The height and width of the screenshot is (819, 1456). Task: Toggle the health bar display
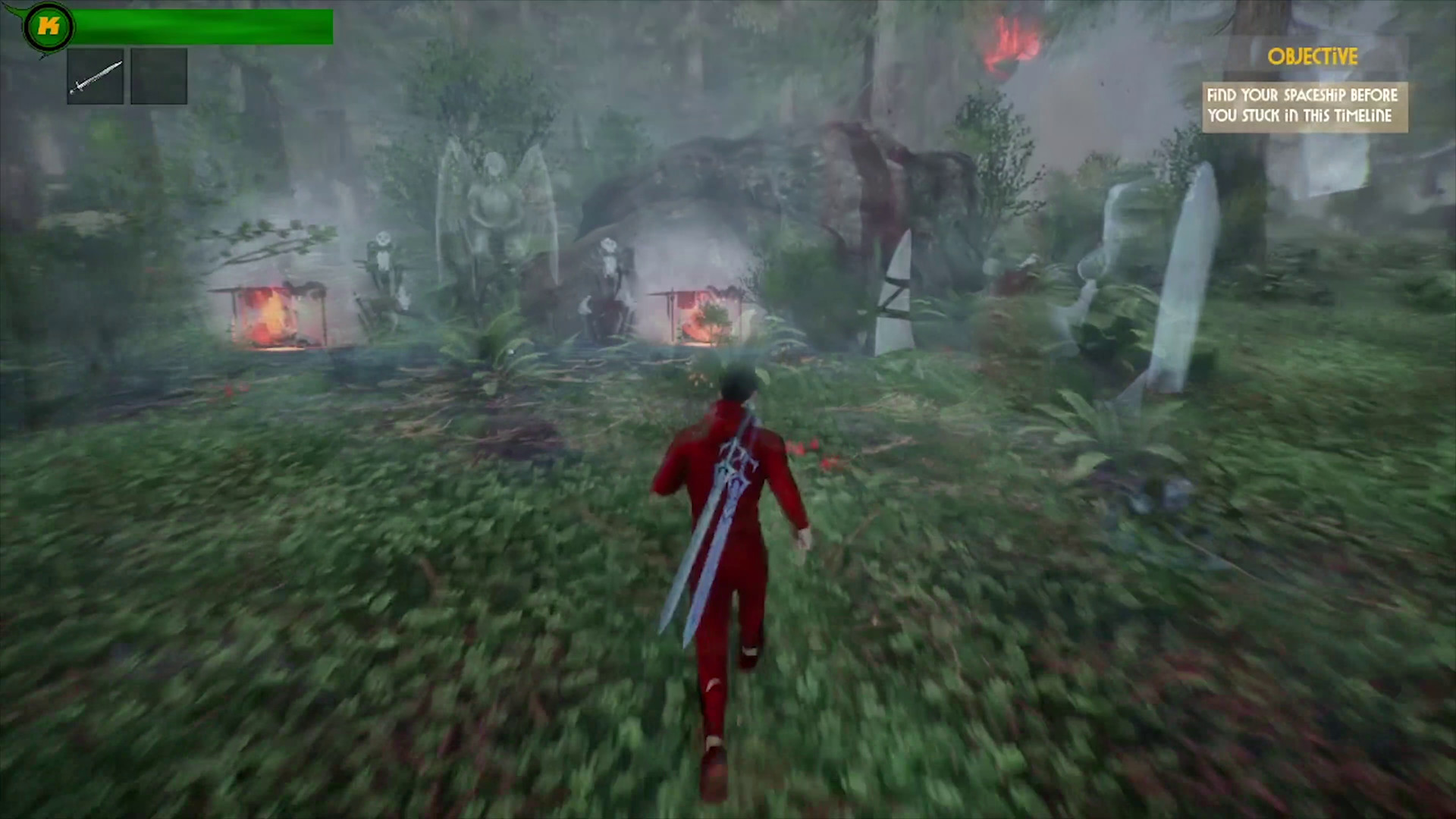click(x=205, y=27)
